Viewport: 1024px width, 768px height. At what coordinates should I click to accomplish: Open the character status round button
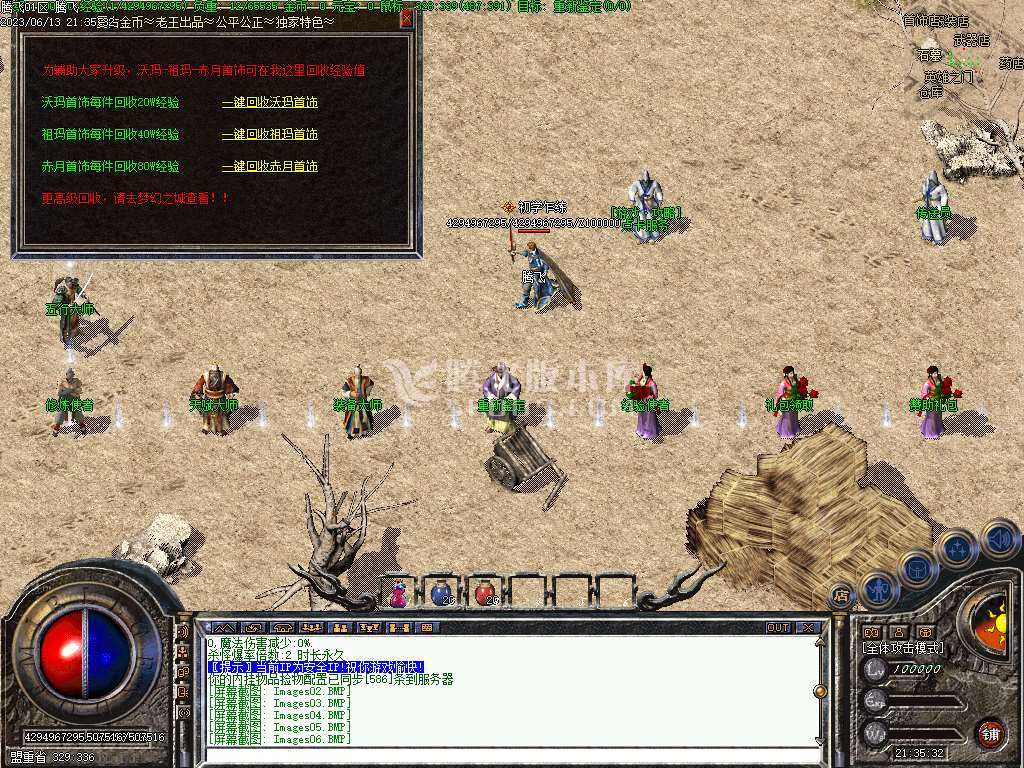coord(877,589)
